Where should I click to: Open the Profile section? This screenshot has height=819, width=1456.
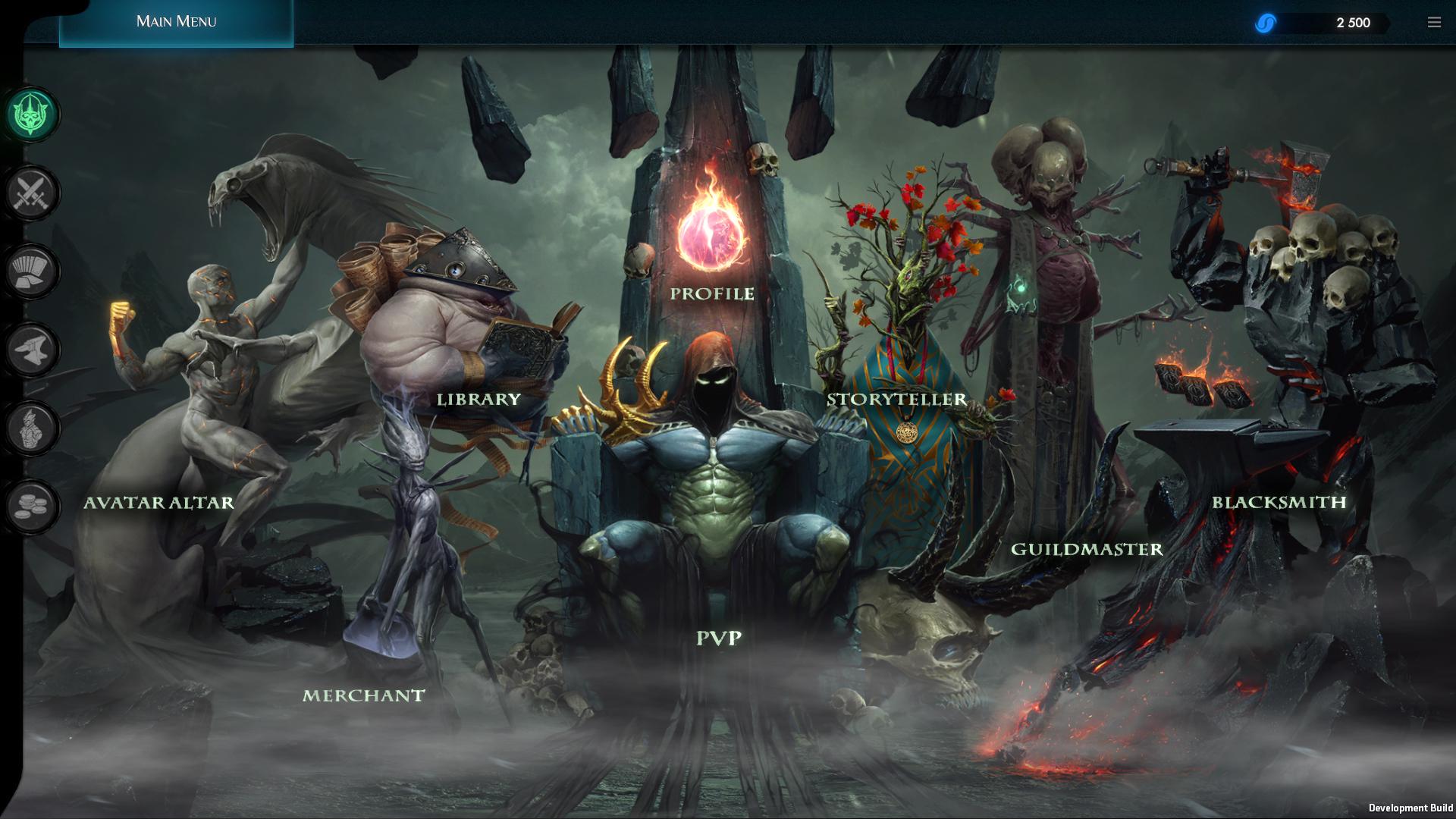pos(712,293)
